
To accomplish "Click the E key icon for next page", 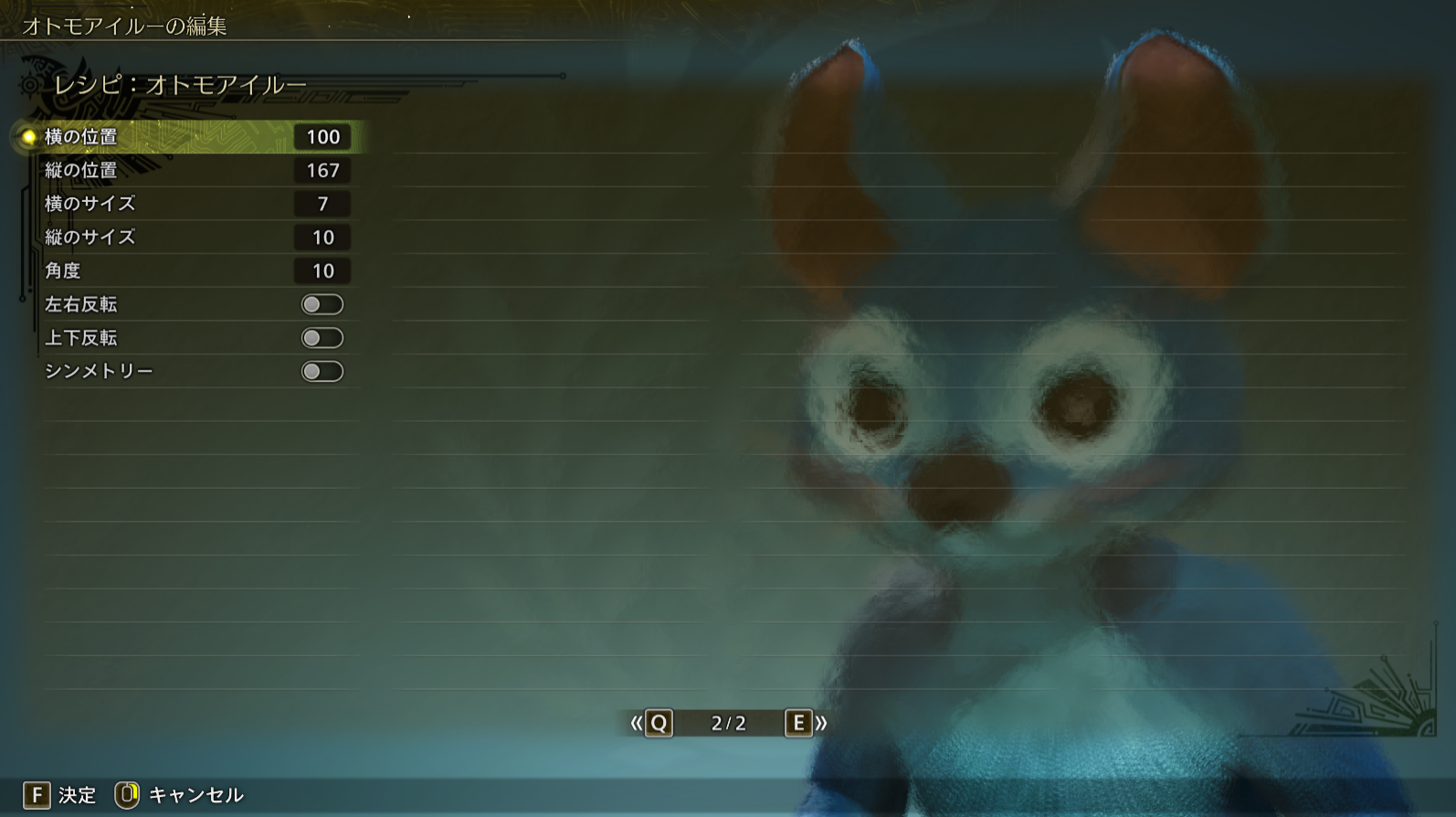I will click(800, 724).
